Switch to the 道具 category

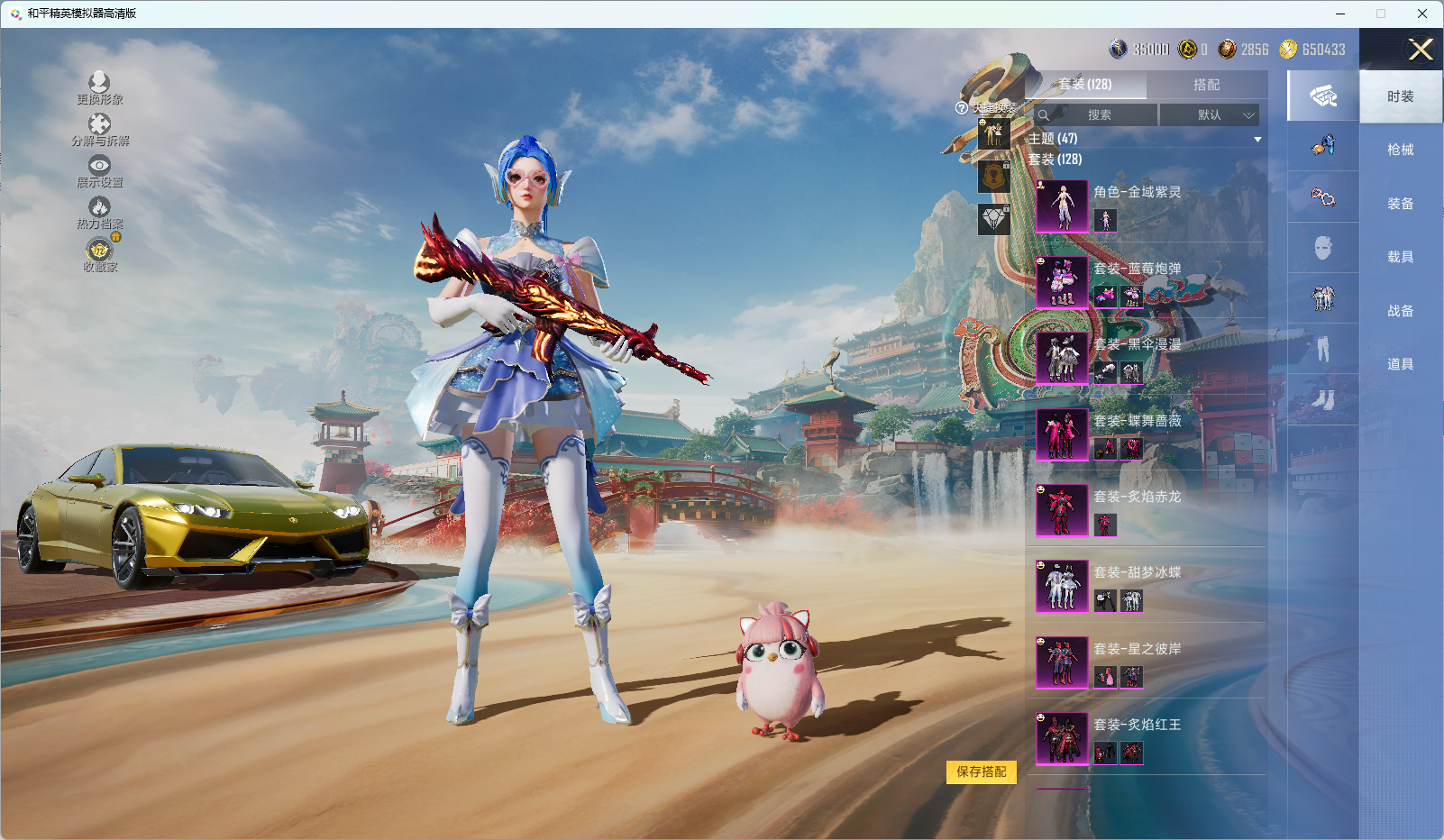pos(1400,364)
